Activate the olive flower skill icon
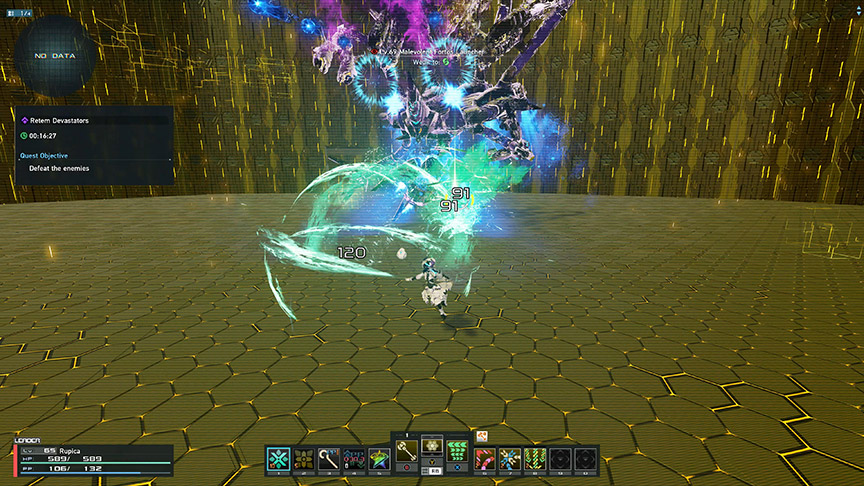The height and width of the screenshot is (486, 864). 304,459
